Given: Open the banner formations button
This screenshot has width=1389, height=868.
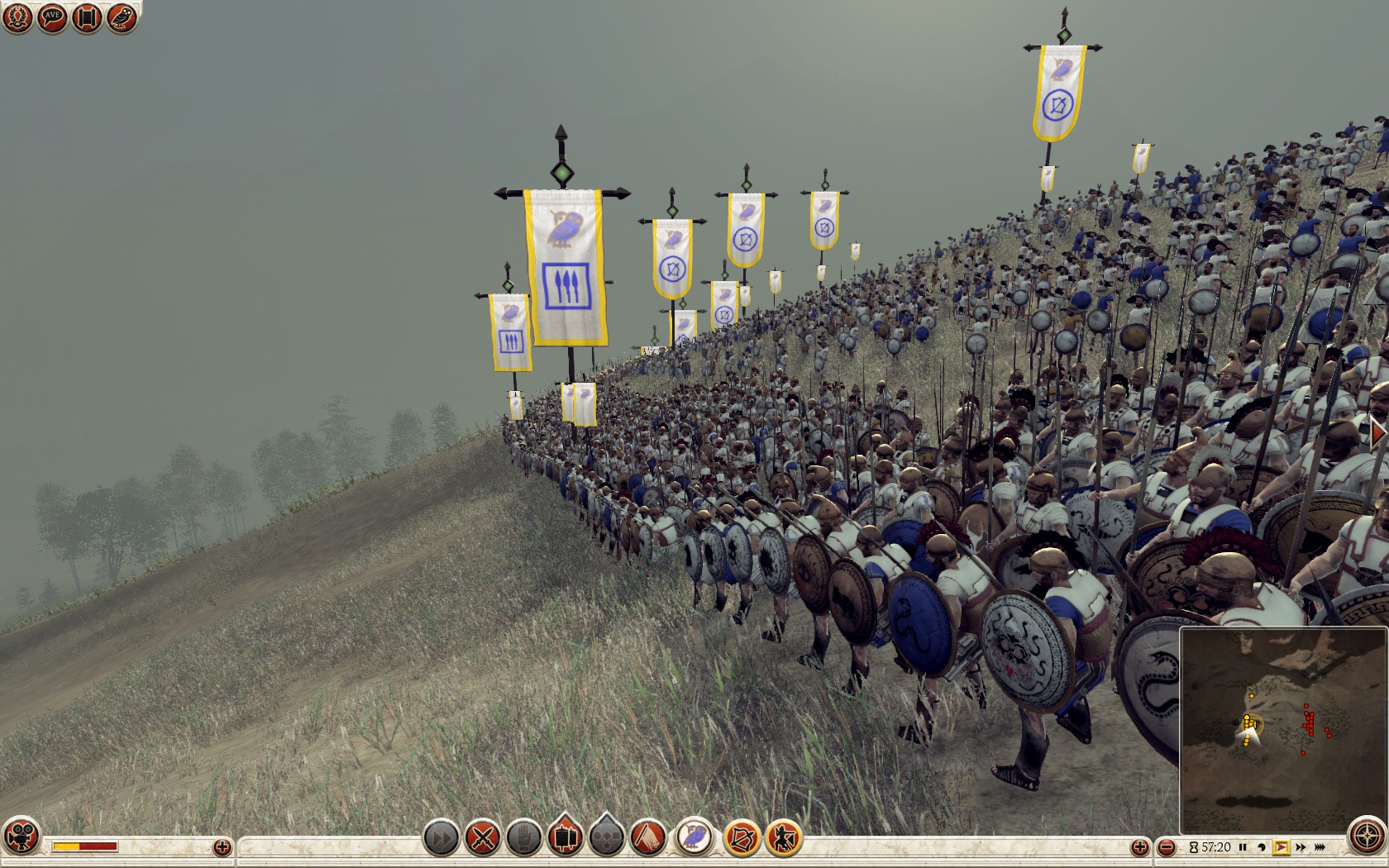Looking at the screenshot, I should 566,837.
